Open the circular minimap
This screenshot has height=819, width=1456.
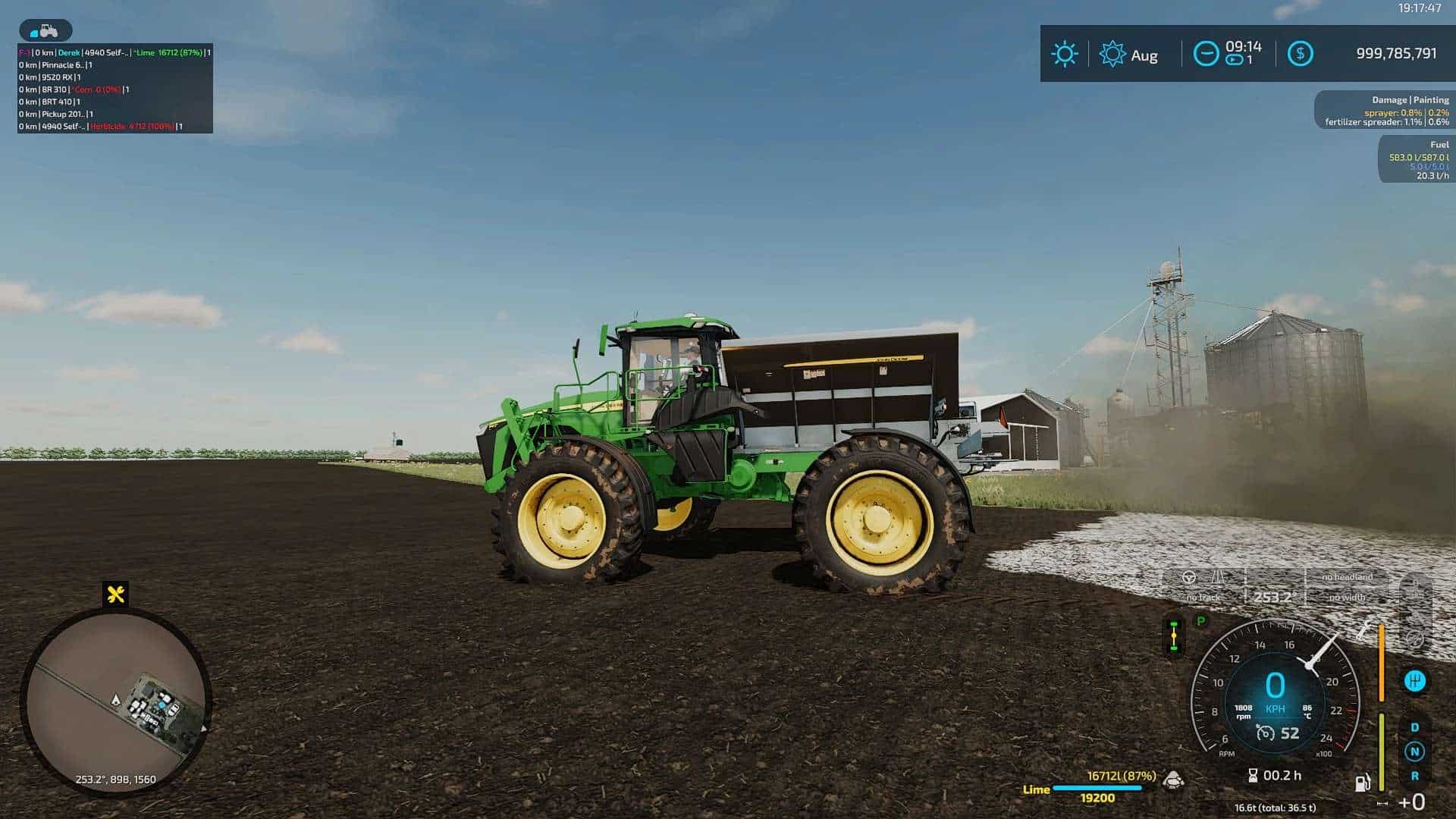tap(115, 700)
